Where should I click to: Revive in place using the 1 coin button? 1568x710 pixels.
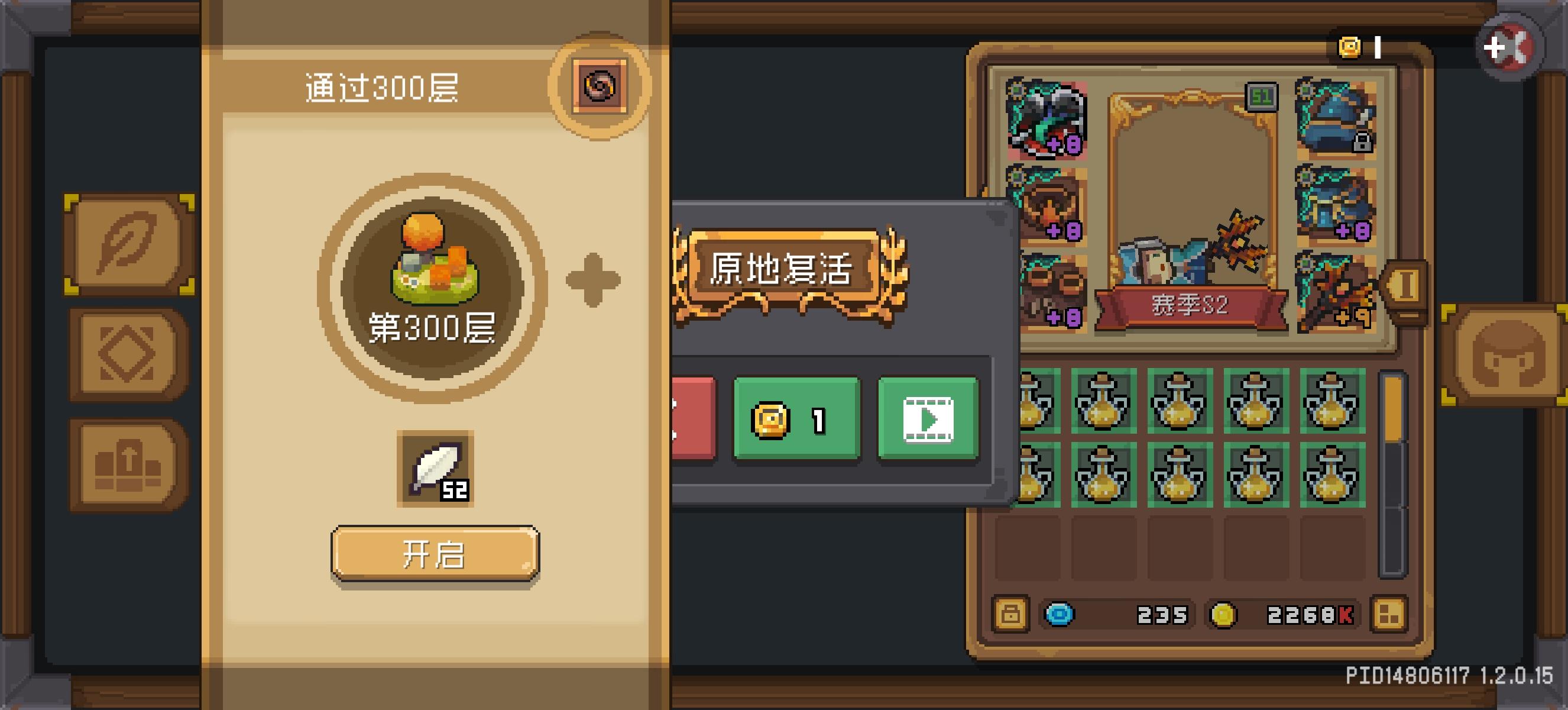(798, 417)
